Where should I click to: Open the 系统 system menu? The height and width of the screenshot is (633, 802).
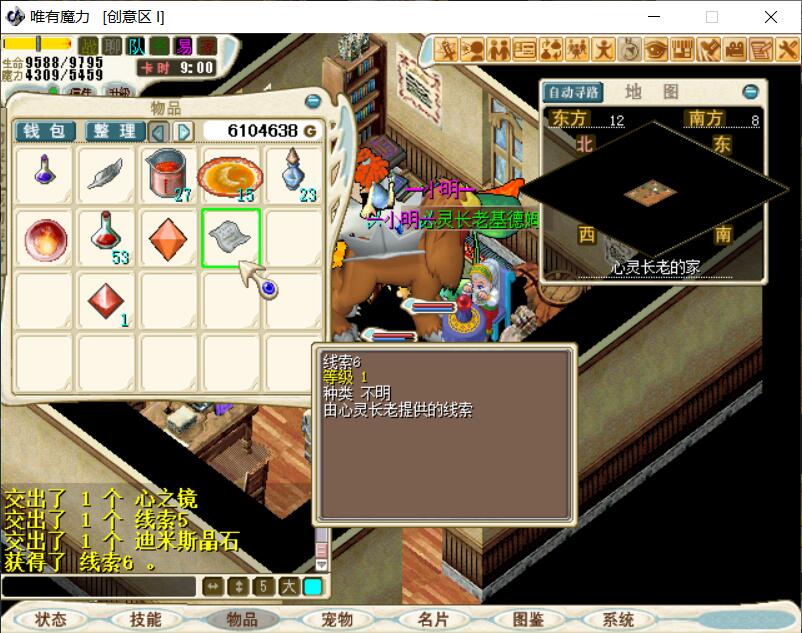click(619, 620)
